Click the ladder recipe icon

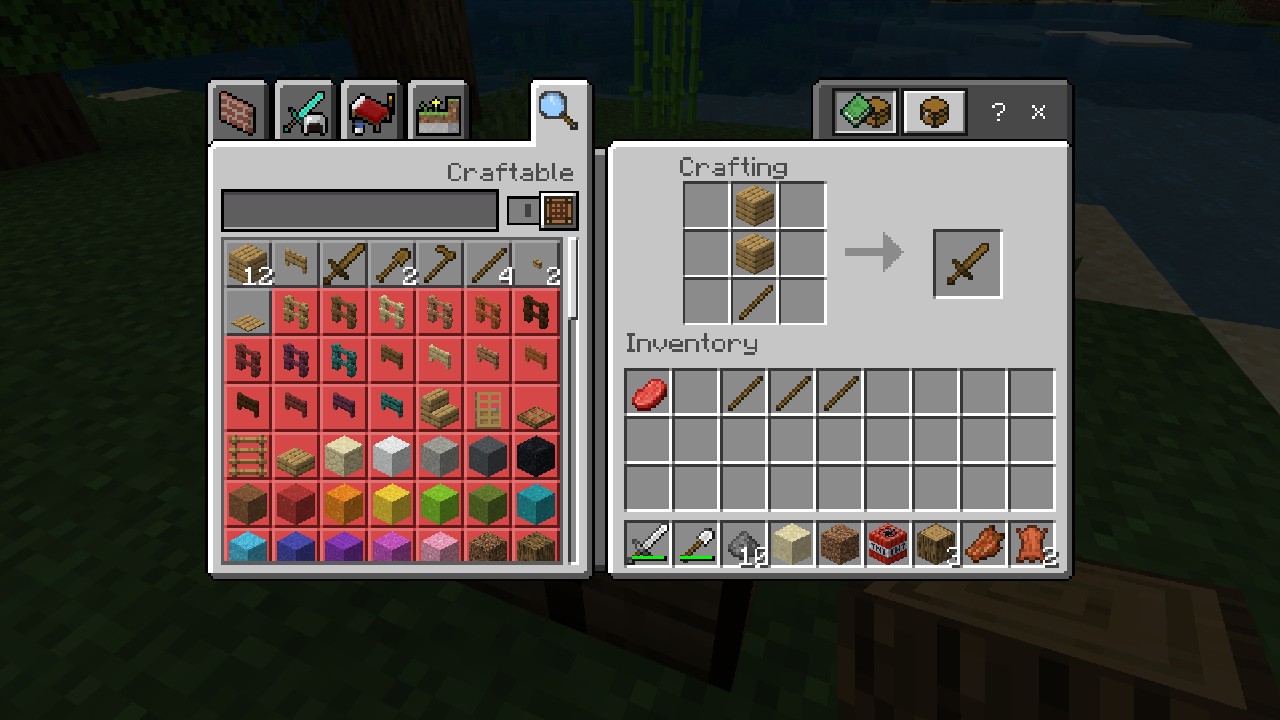pos(248,455)
